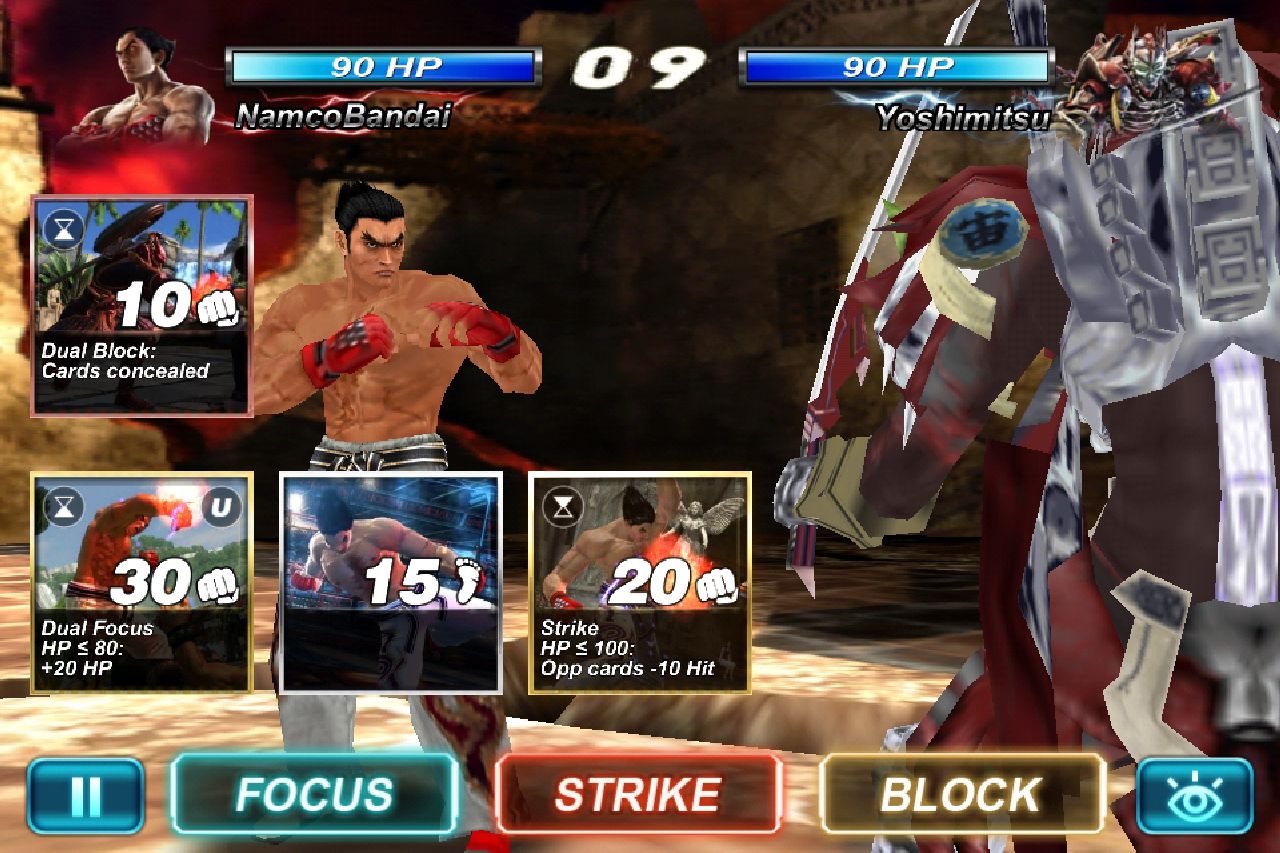1280x853 pixels.
Task: Tap the eye icon at bottom right
Action: pyautogui.click(x=1196, y=791)
